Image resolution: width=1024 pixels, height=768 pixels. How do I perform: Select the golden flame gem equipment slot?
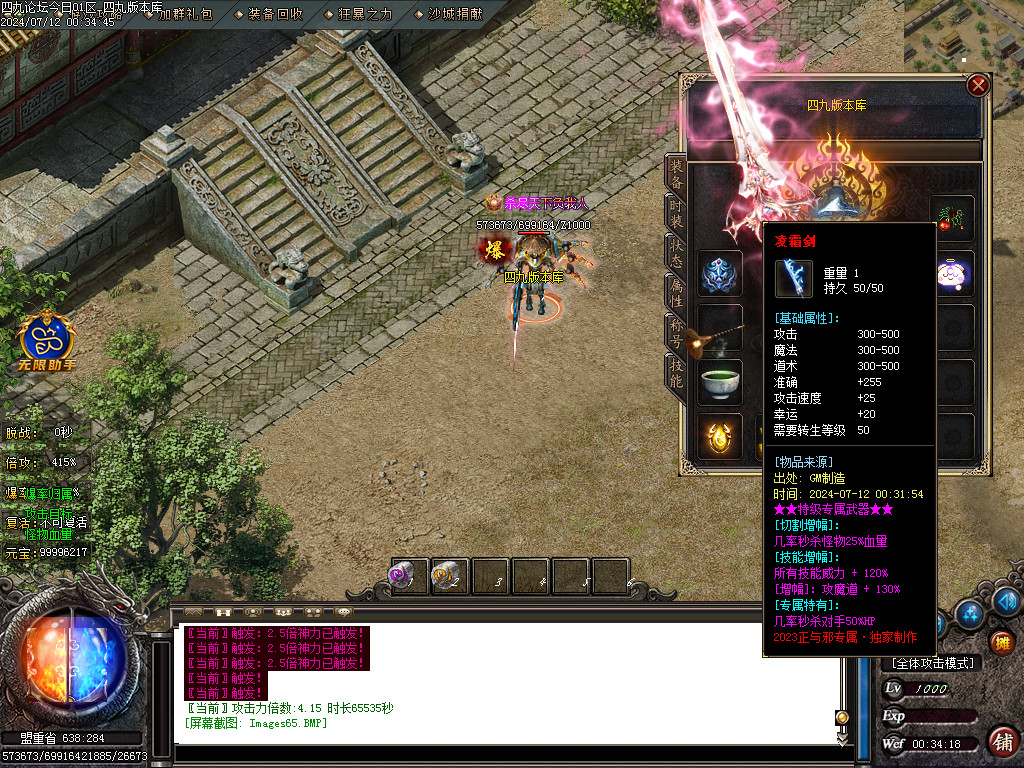click(x=720, y=436)
